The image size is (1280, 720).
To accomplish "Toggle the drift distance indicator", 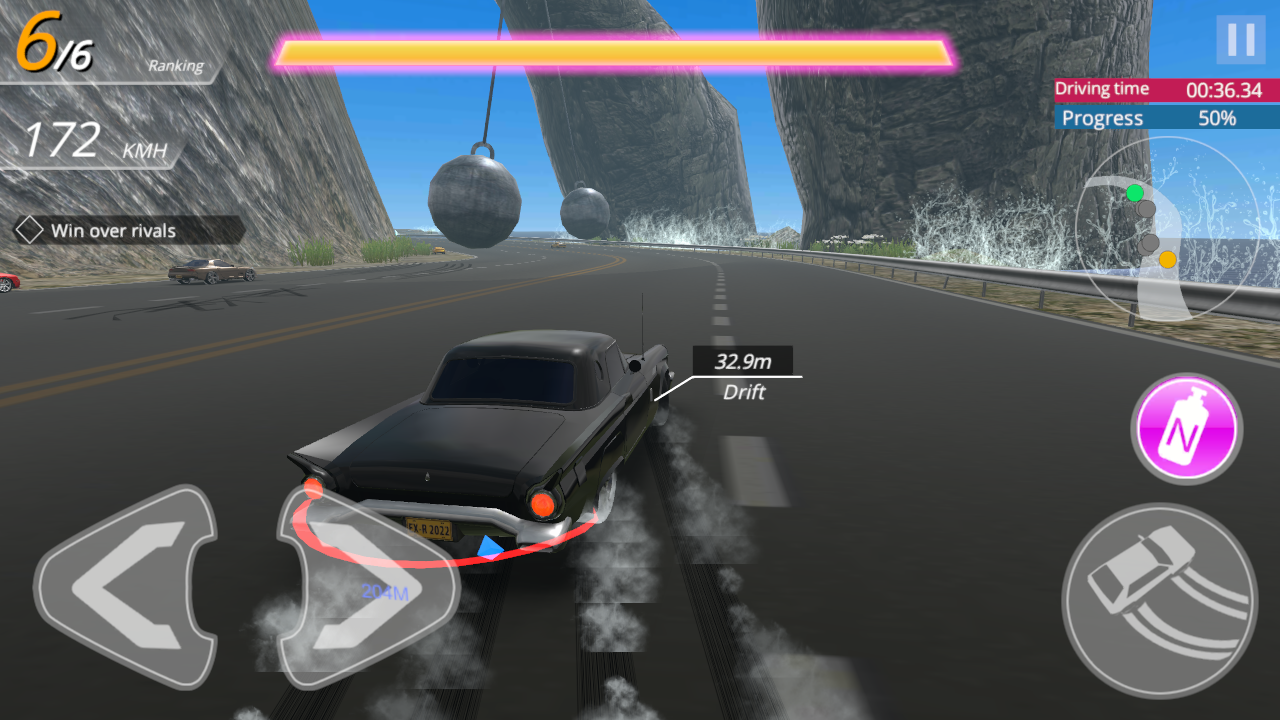I will 744,375.
